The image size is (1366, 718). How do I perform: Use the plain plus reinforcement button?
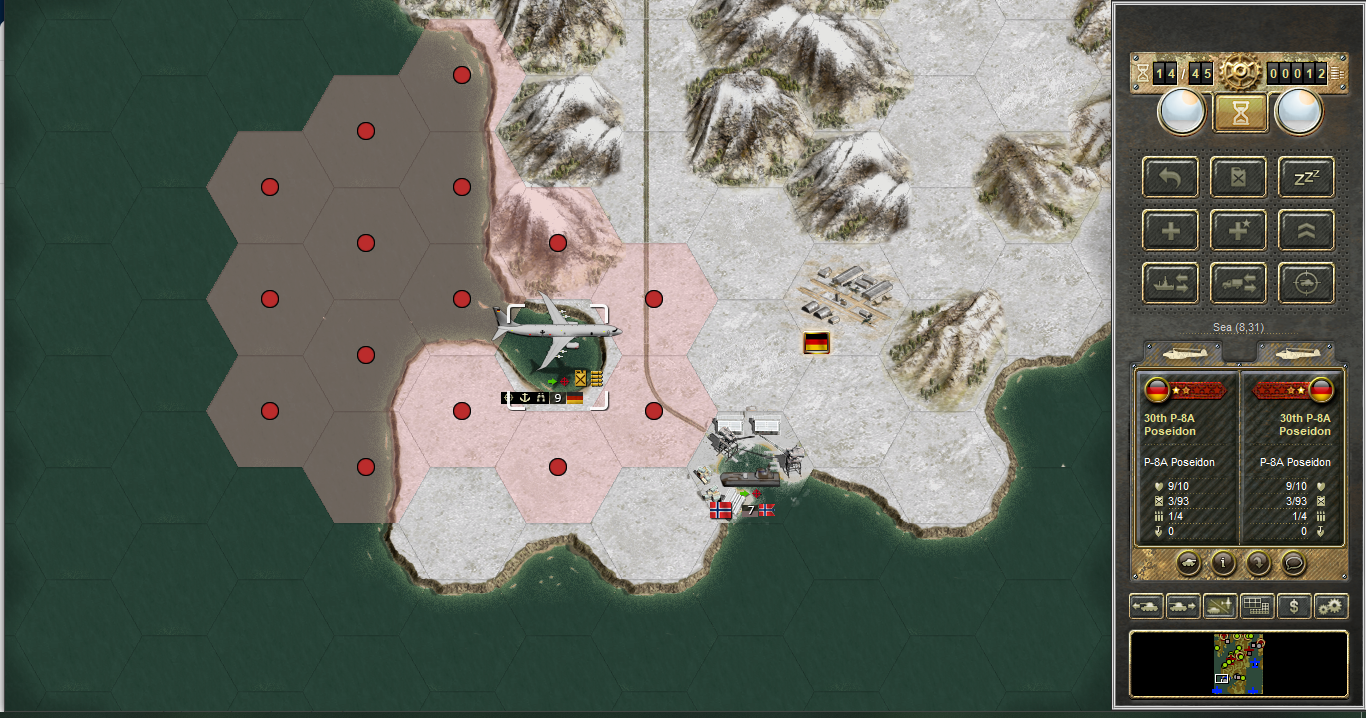click(x=1170, y=231)
